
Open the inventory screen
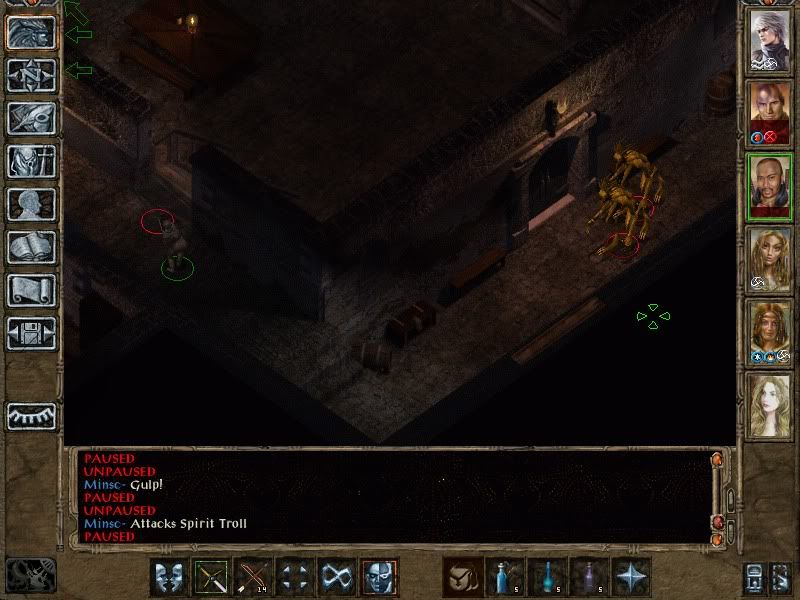pyautogui.click(x=31, y=161)
